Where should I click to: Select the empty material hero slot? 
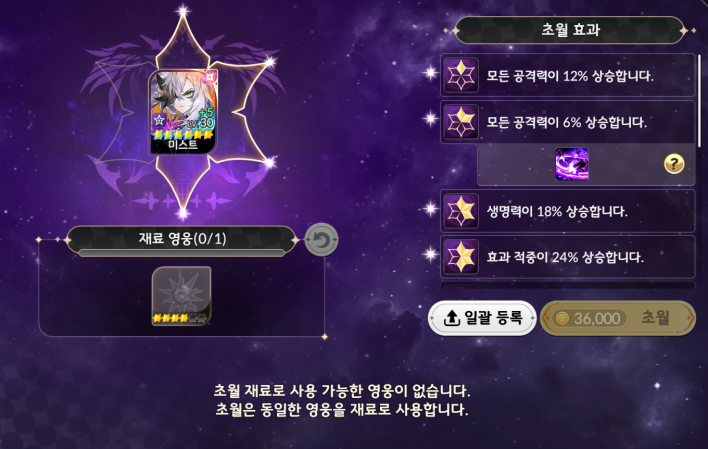(181, 296)
